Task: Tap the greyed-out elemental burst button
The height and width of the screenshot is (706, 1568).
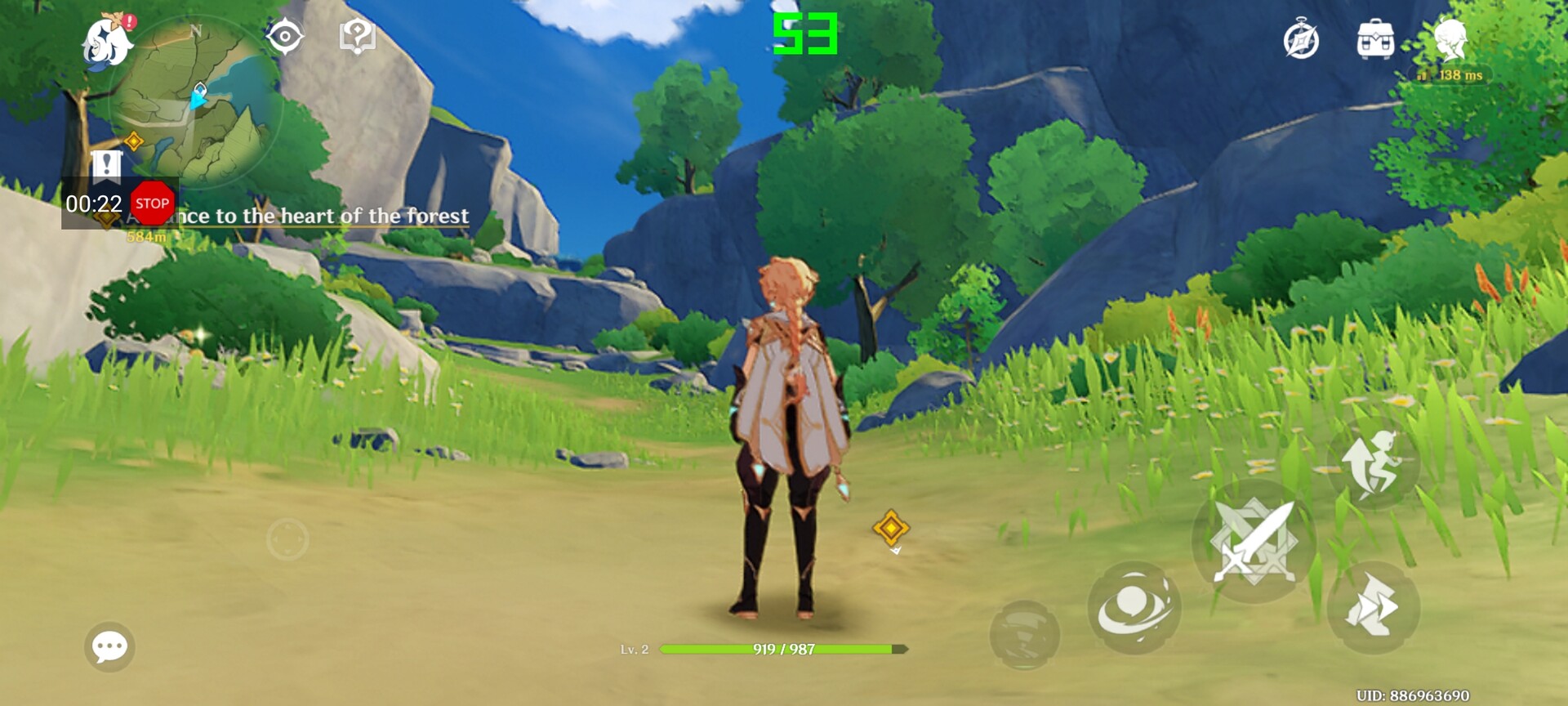Action: [x=1024, y=635]
